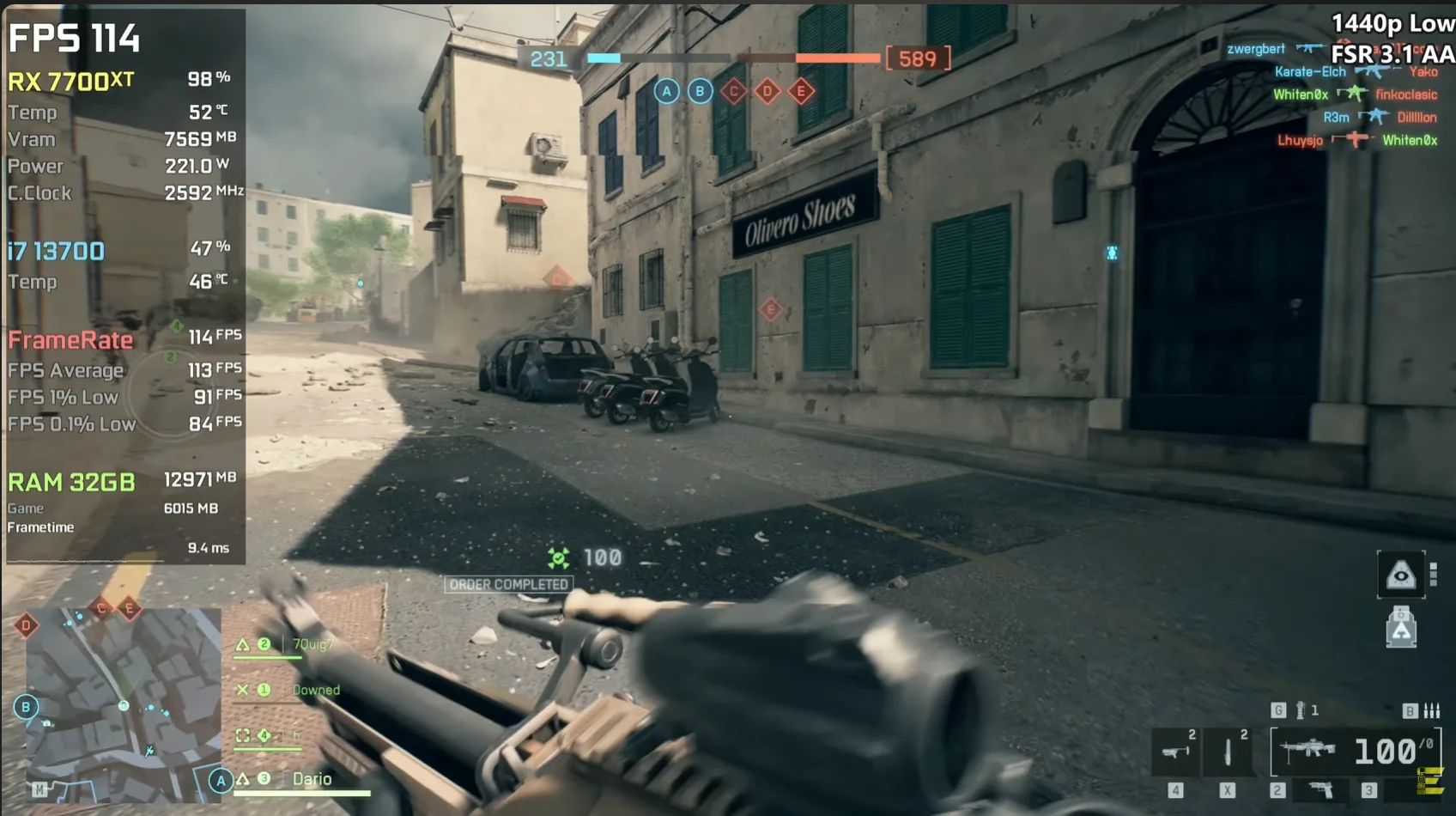1456x816 pixels.
Task: Click the circled B marker beside the minimap
Action: 26,707
